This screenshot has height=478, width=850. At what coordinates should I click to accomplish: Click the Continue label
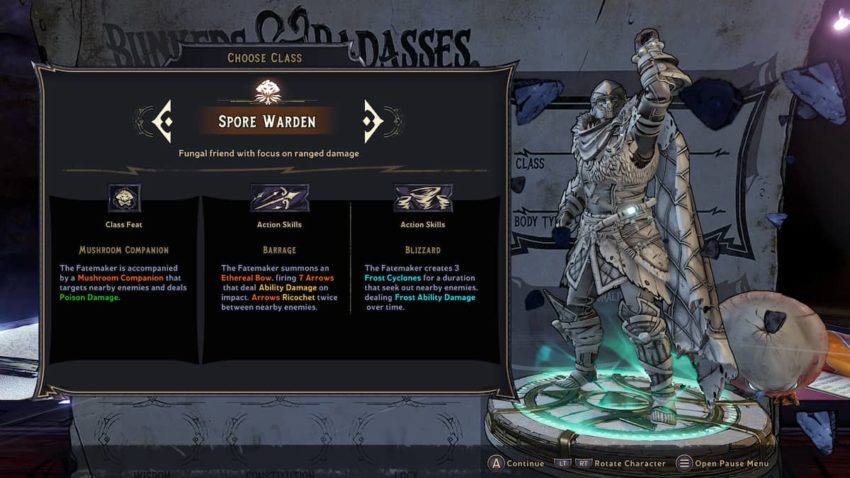coord(525,463)
